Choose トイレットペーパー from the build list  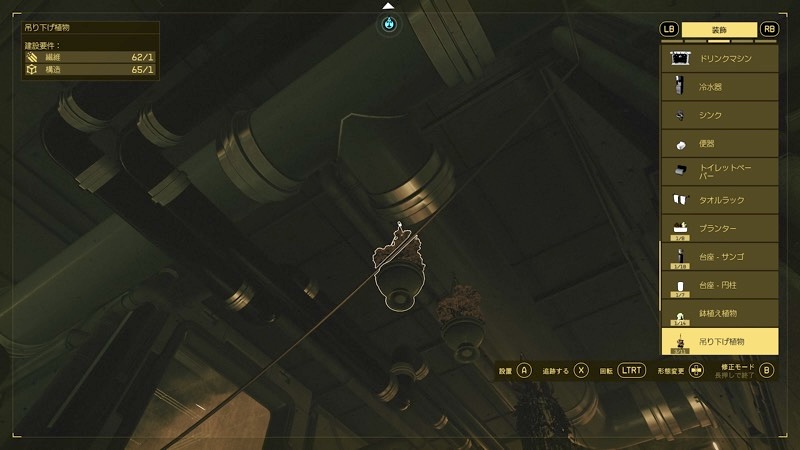(x=719, y=172)
